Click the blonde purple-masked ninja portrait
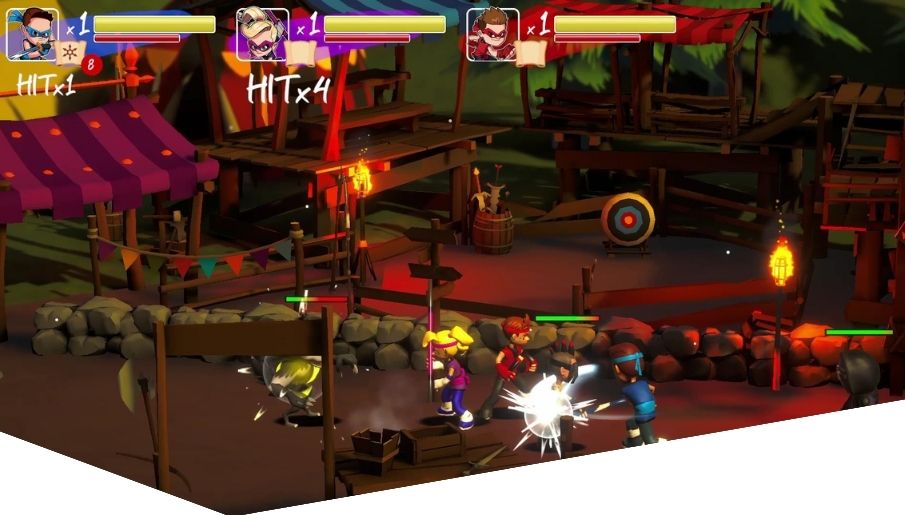Screen dimensions: 905x515 click(262, 34)
